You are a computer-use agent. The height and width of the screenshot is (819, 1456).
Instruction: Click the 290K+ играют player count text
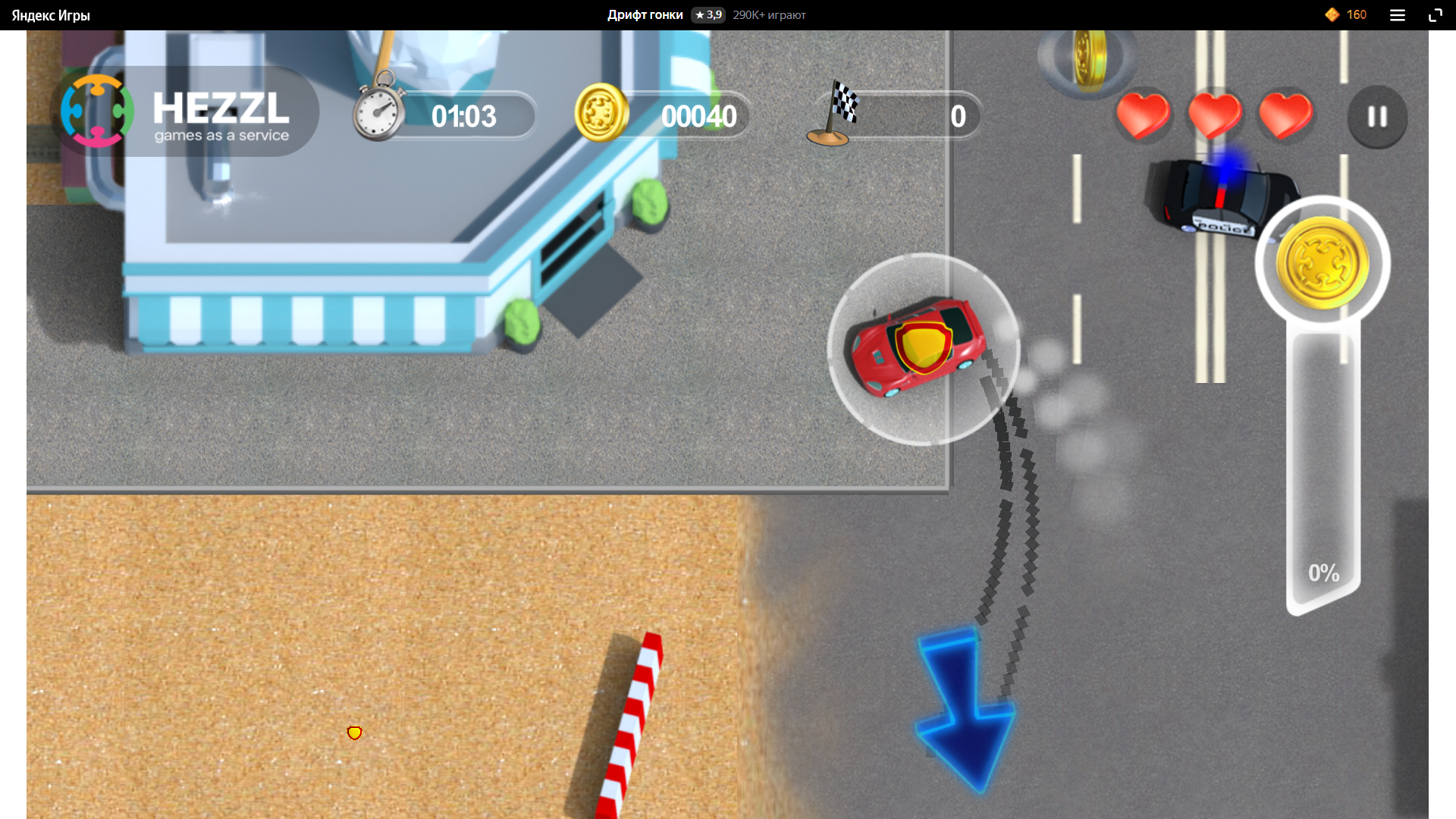[x=769, y=14]
